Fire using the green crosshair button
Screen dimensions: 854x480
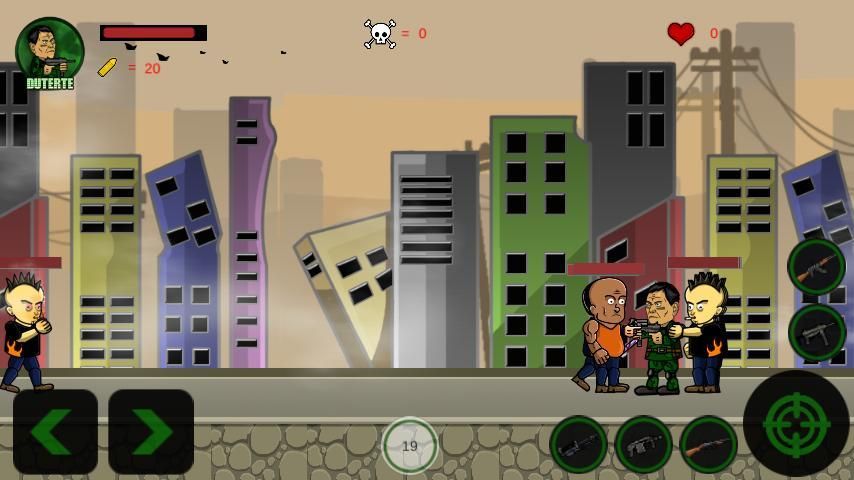coord(796,423)
